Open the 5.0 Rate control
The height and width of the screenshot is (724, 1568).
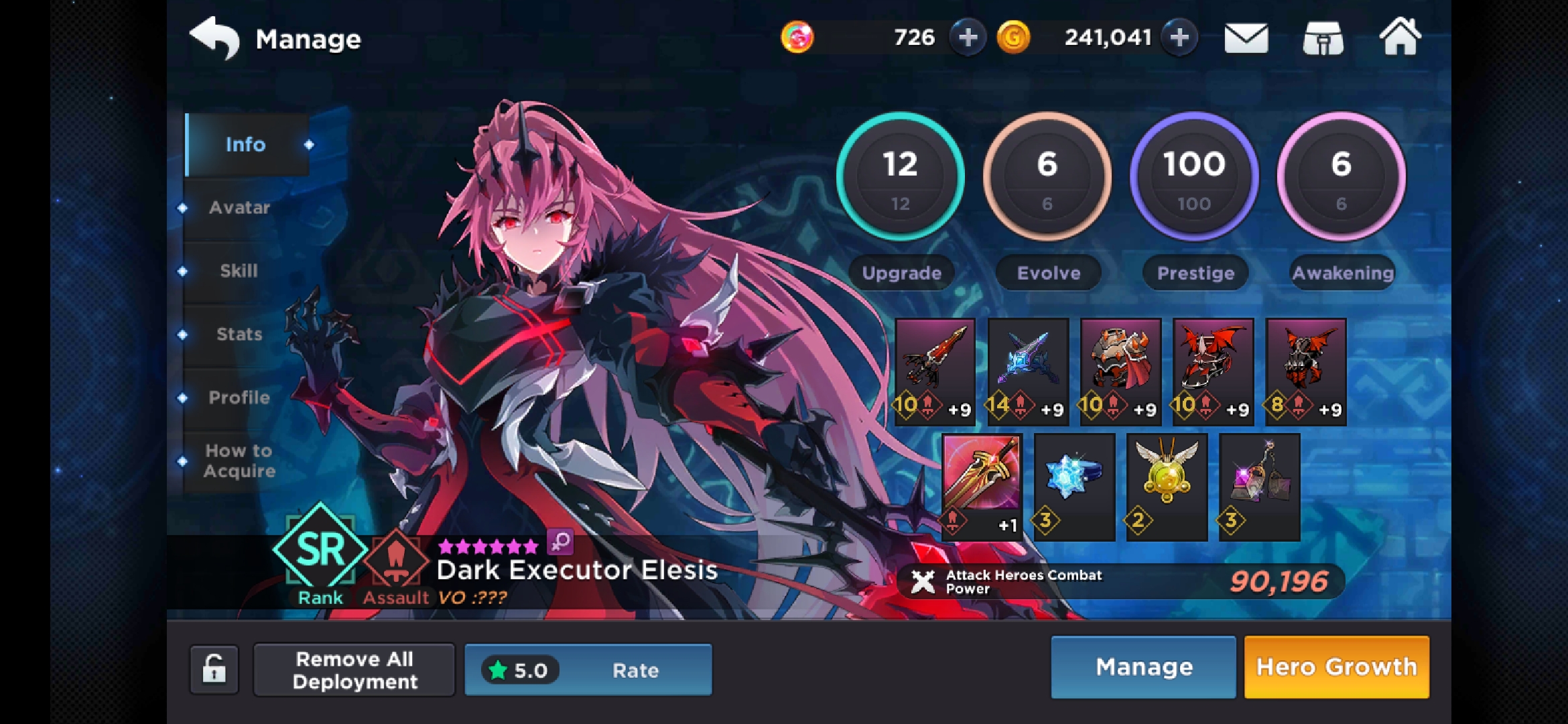pyautogui.click(x=588, y=669)
